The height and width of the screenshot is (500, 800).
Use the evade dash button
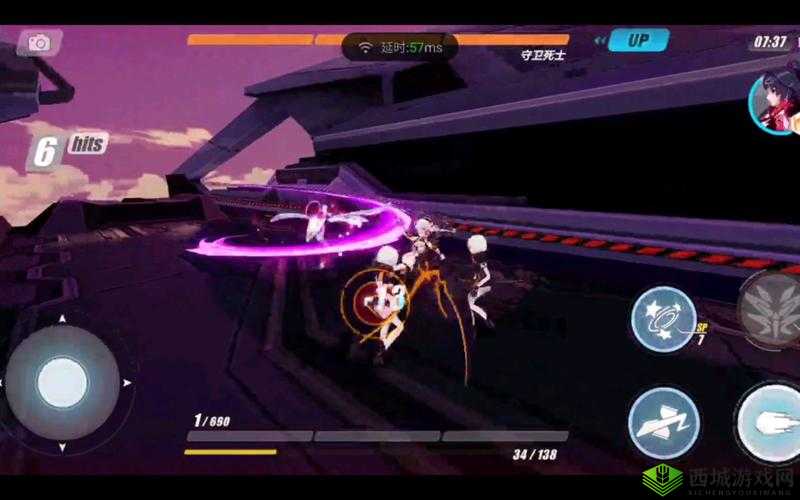663,421
